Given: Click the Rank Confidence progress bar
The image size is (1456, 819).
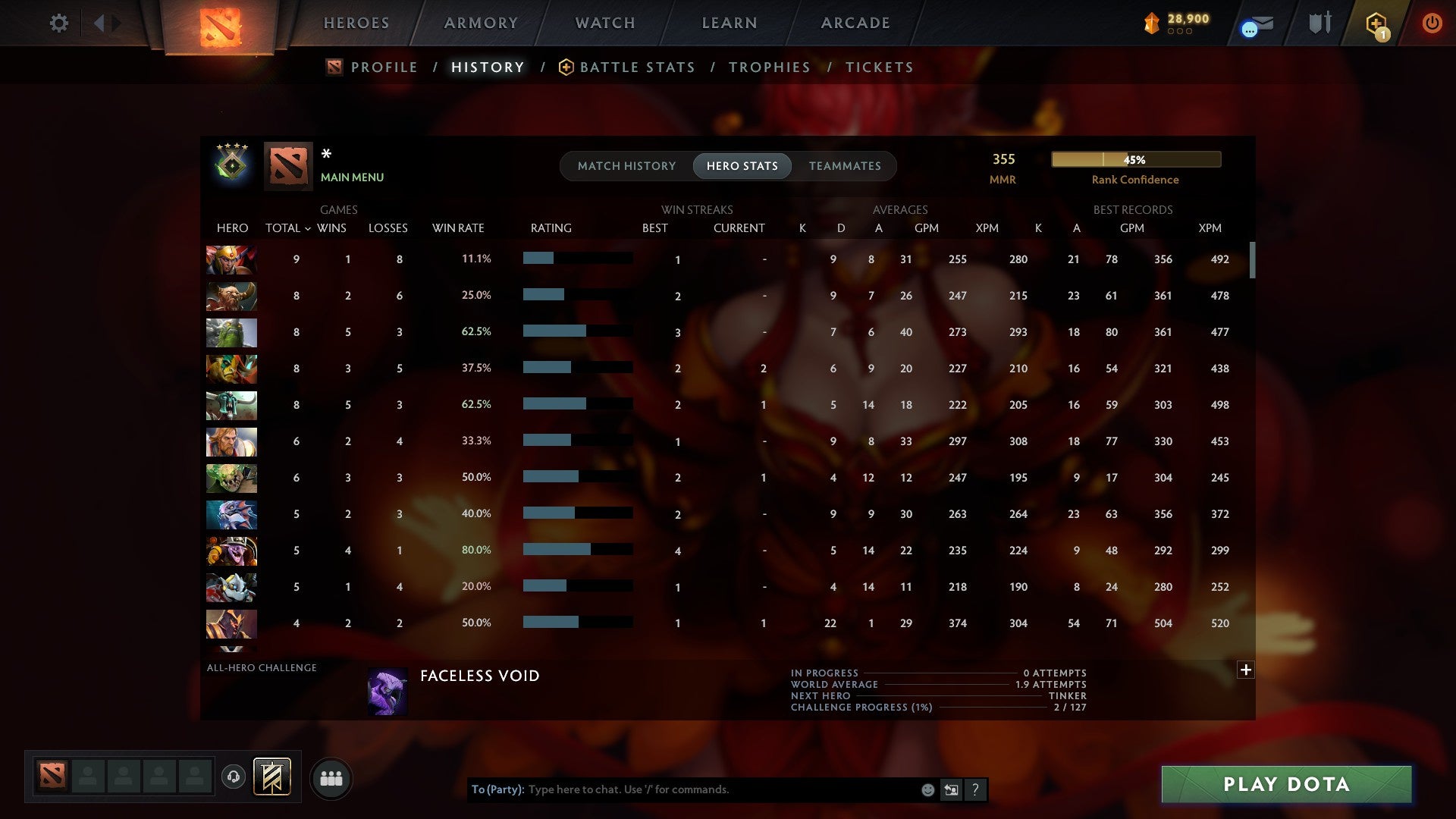Looking at the screenshot, I should (1135, 159).
